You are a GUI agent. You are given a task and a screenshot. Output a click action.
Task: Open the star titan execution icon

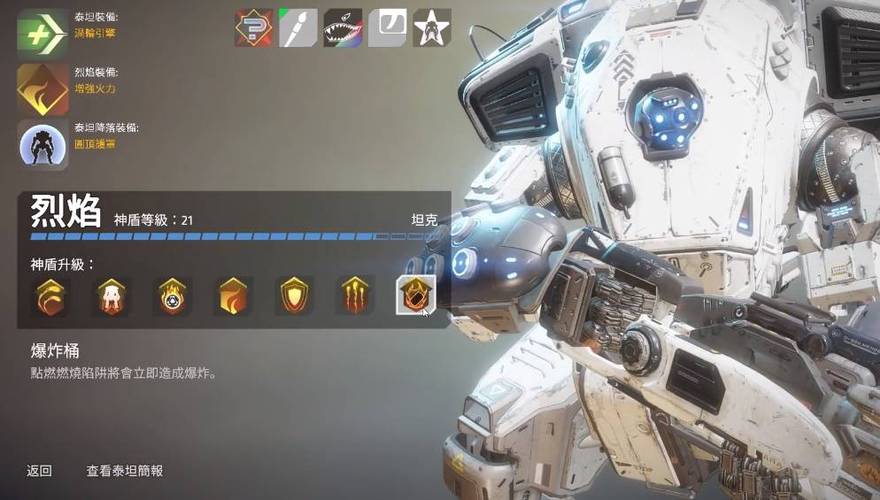click(432, 28)
